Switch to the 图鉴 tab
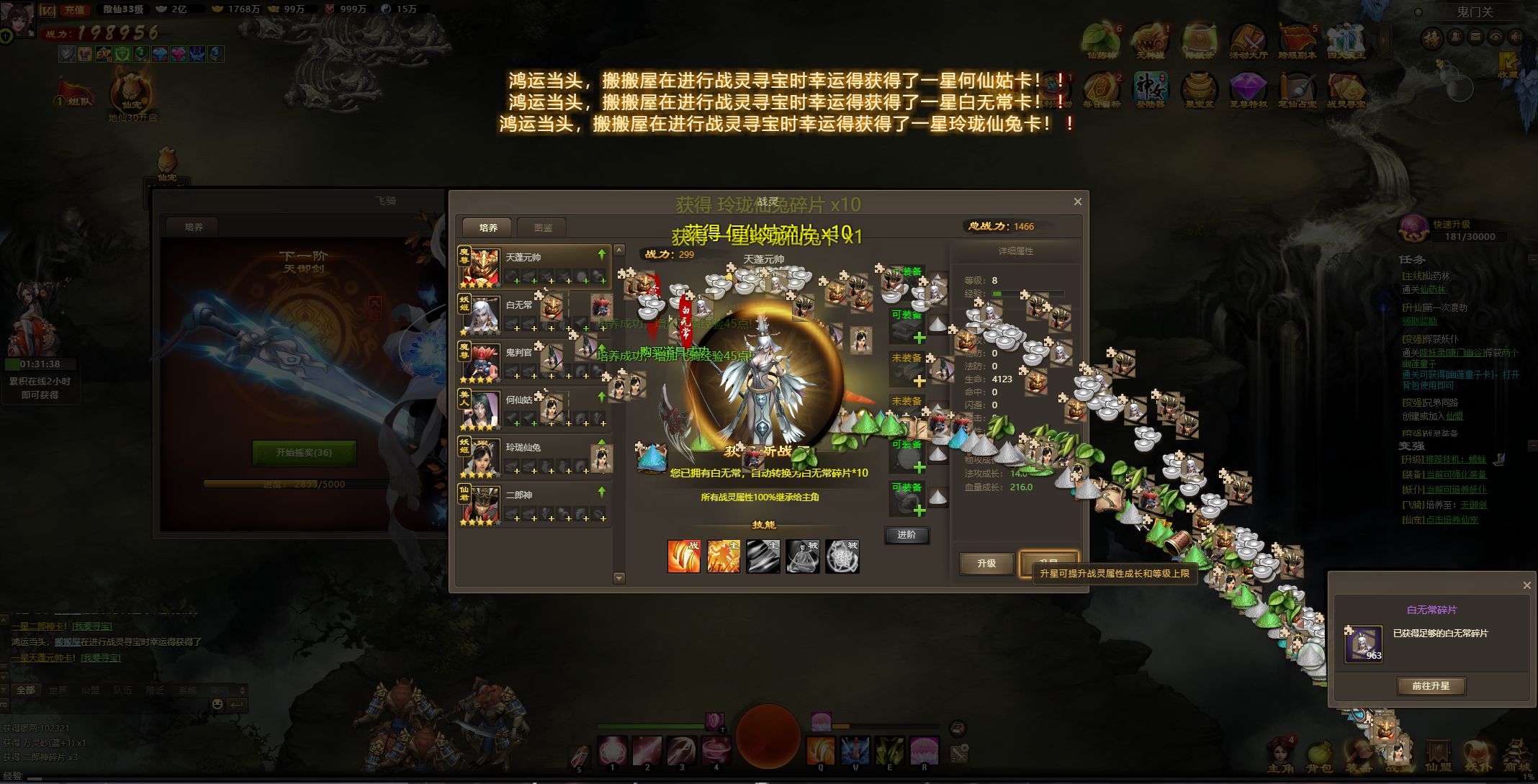This screenshot has height=784, width=1538. click(x=543, y=227)
